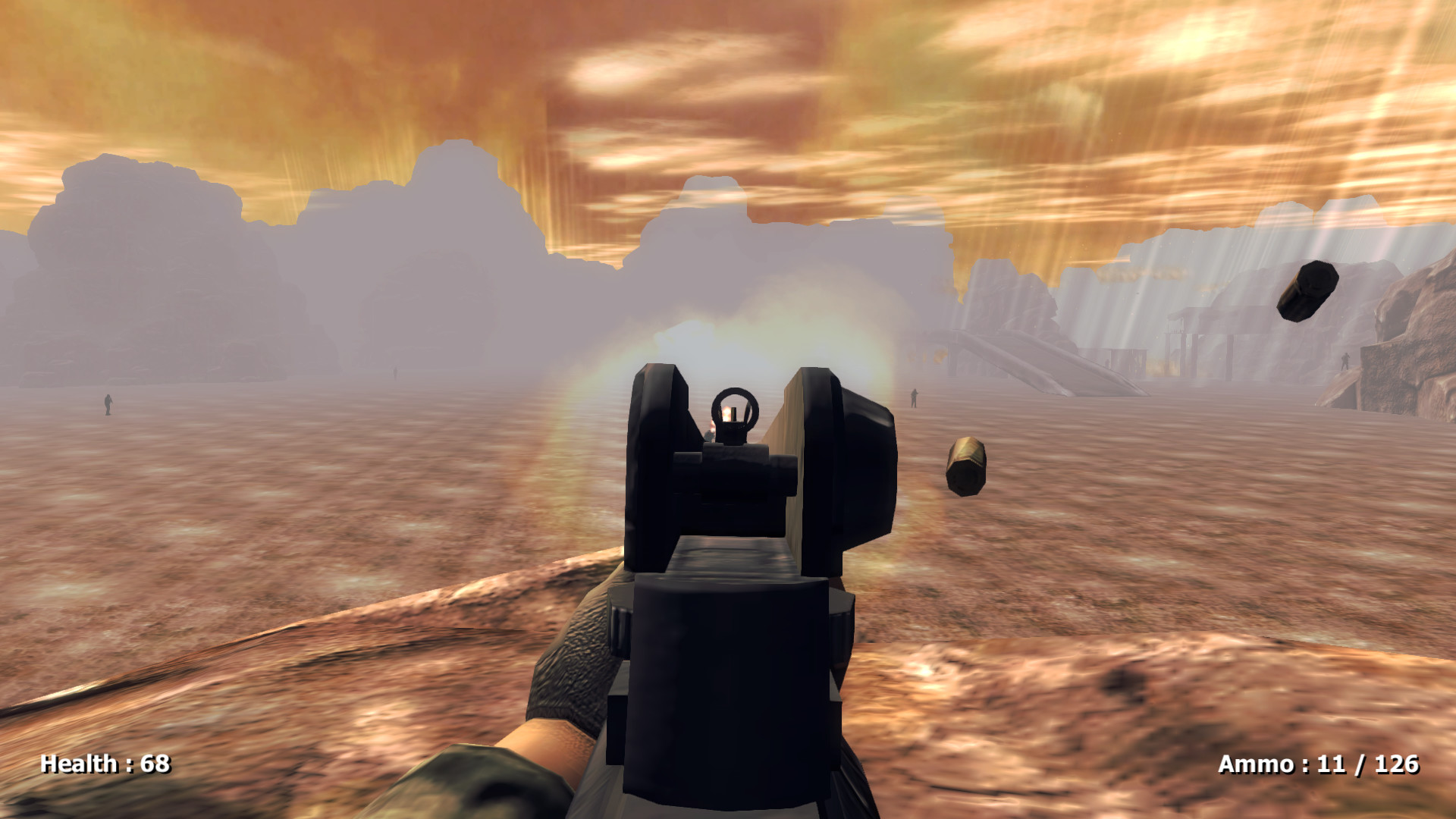The width and height of the screenshot is (1456, 819).
Task: Click the number 68 in the health readout
Action: point(155,767)
